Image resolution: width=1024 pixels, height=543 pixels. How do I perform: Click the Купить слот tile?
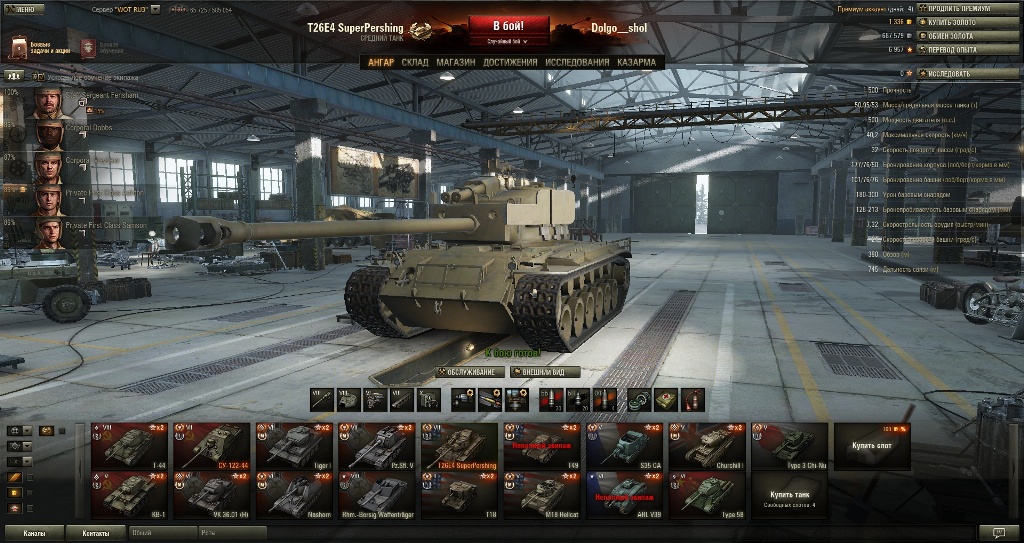click(872, 446)
